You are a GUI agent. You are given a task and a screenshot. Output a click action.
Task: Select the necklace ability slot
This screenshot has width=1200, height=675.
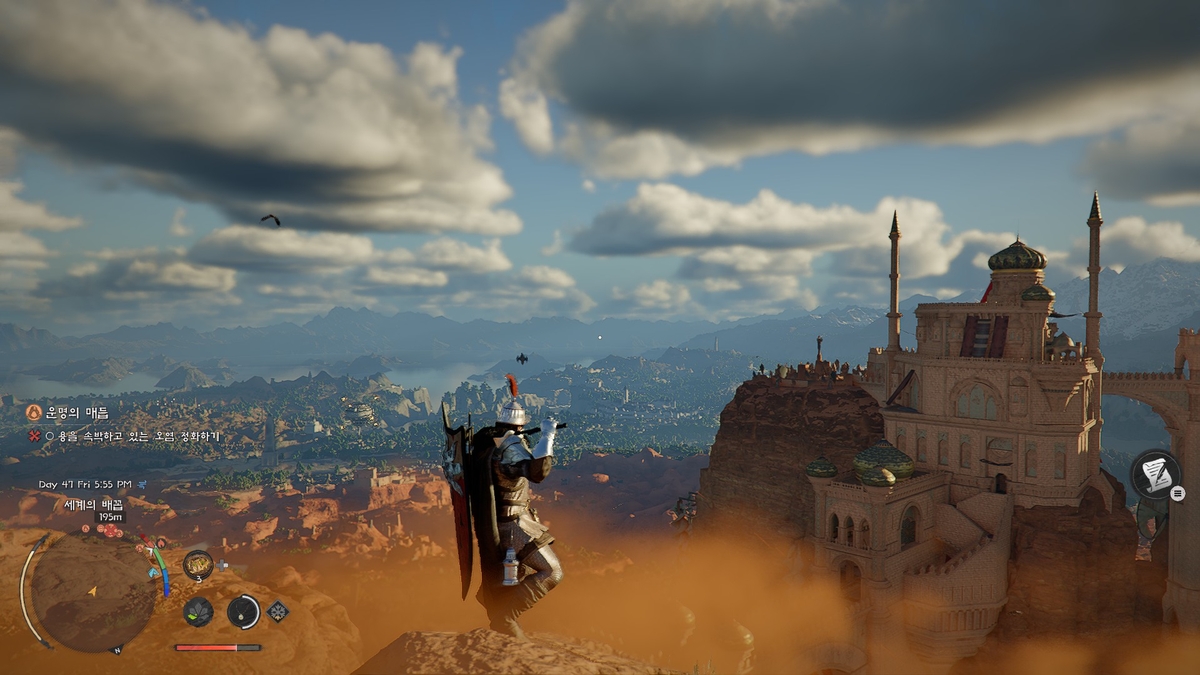pyautogui.click(x=243, y=611)
